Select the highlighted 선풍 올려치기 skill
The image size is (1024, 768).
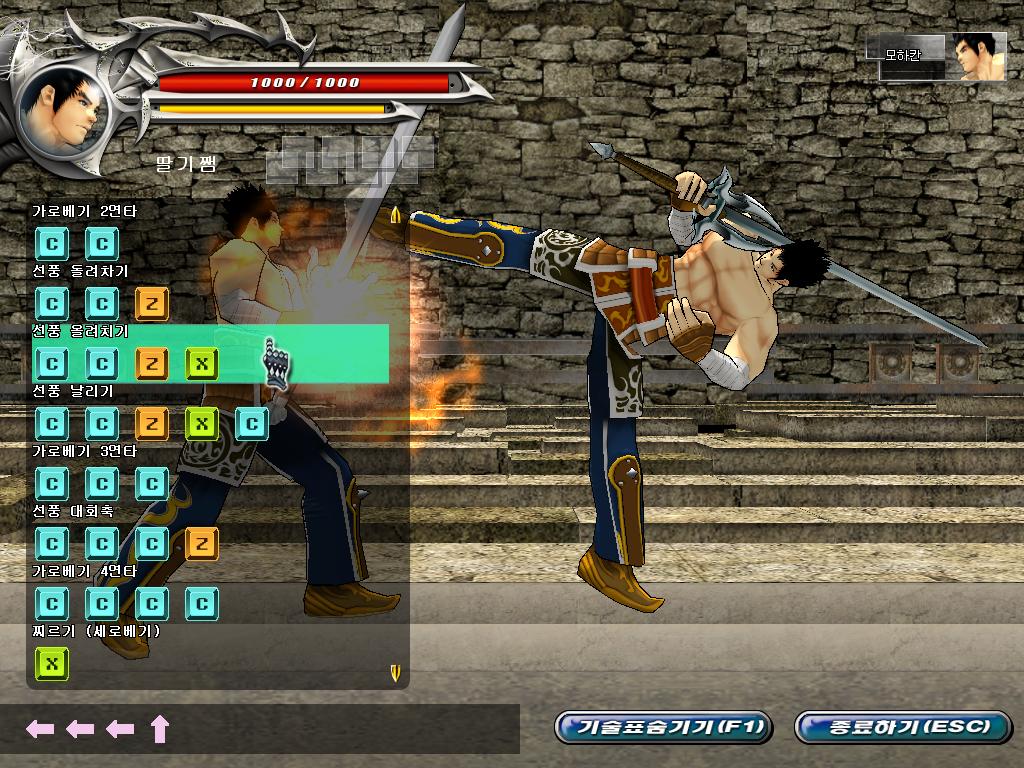pos(210,353)
